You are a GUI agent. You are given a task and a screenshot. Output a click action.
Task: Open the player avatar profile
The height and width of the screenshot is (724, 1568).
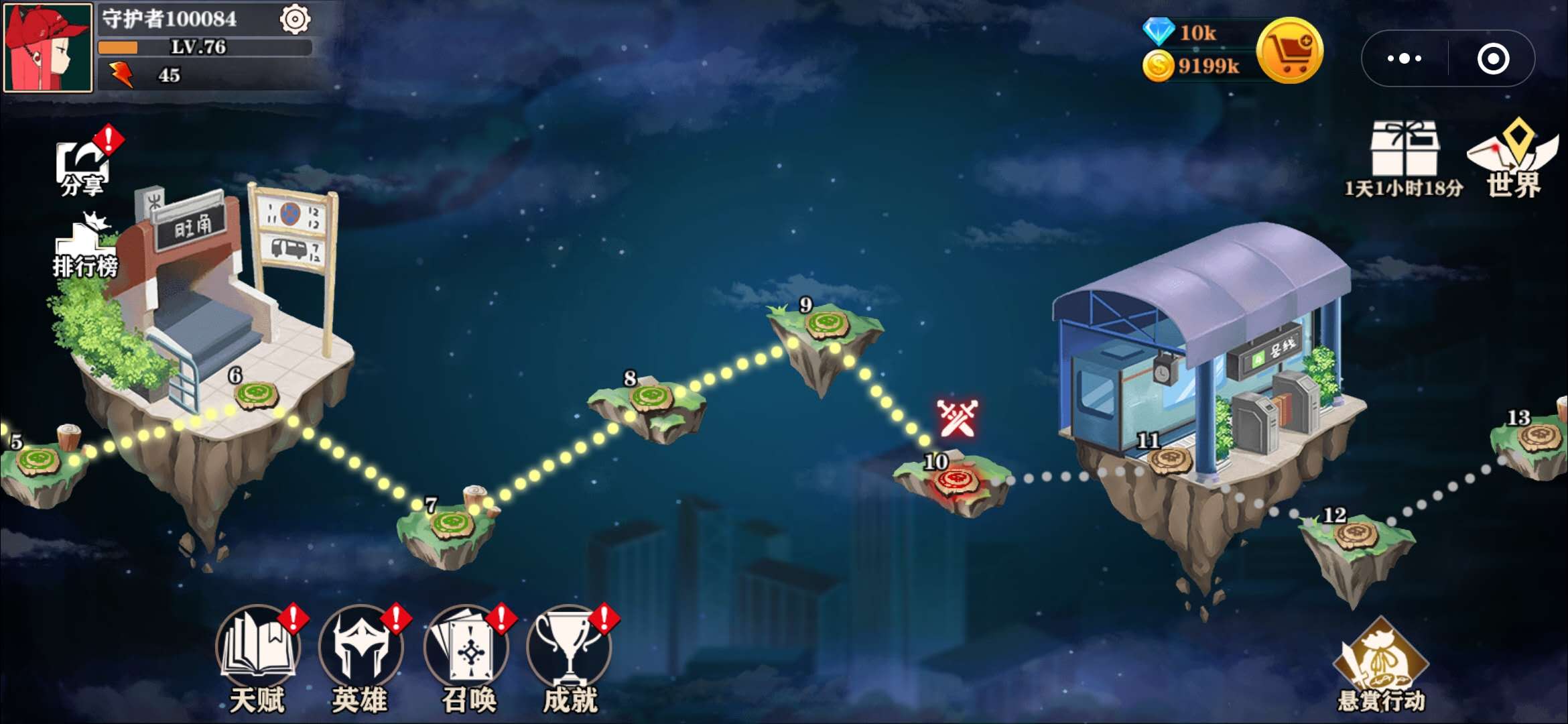point(46,46)
